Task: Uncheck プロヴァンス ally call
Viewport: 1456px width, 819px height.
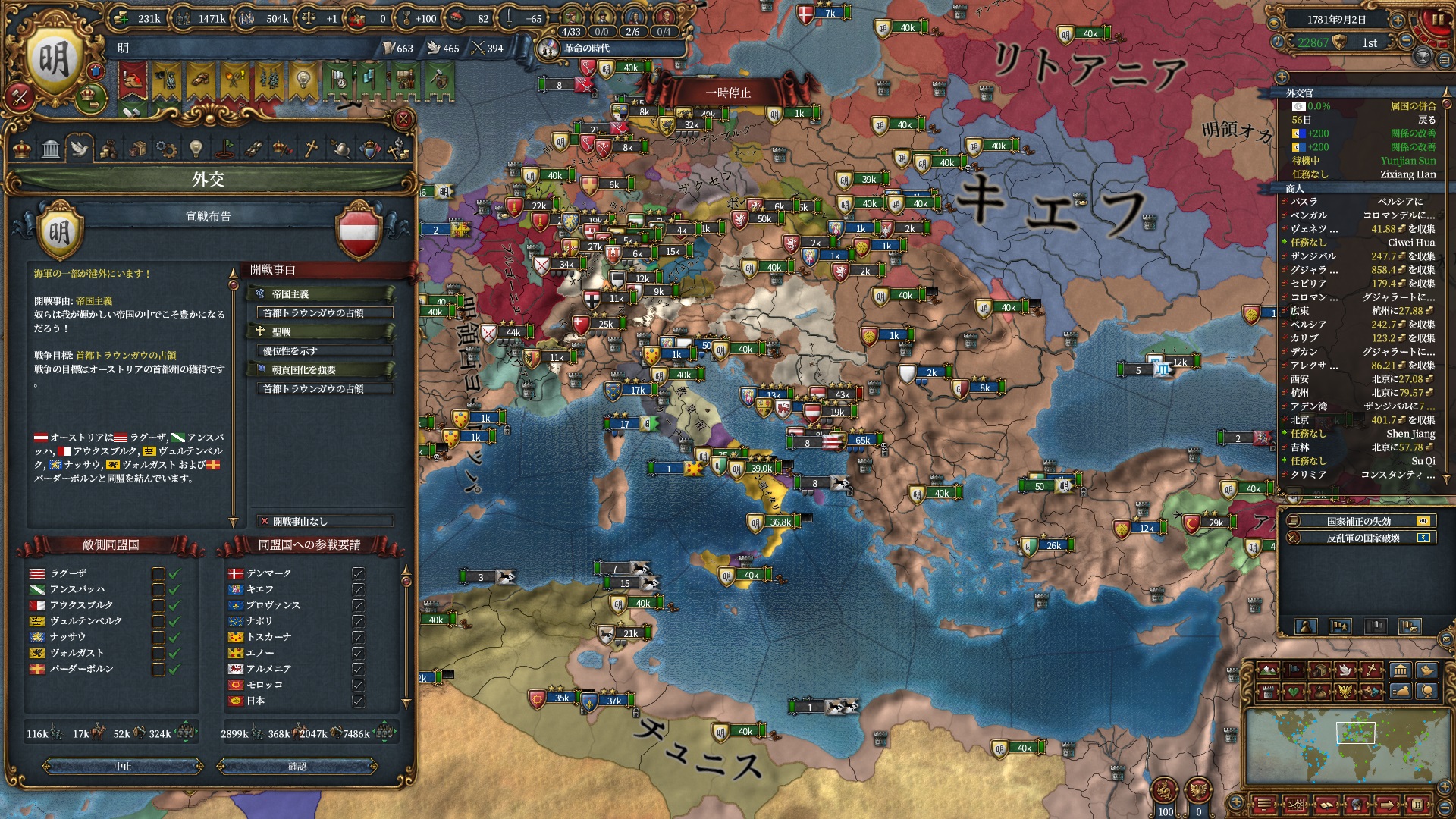Action: pyautogui.click(x=359, y=605)
